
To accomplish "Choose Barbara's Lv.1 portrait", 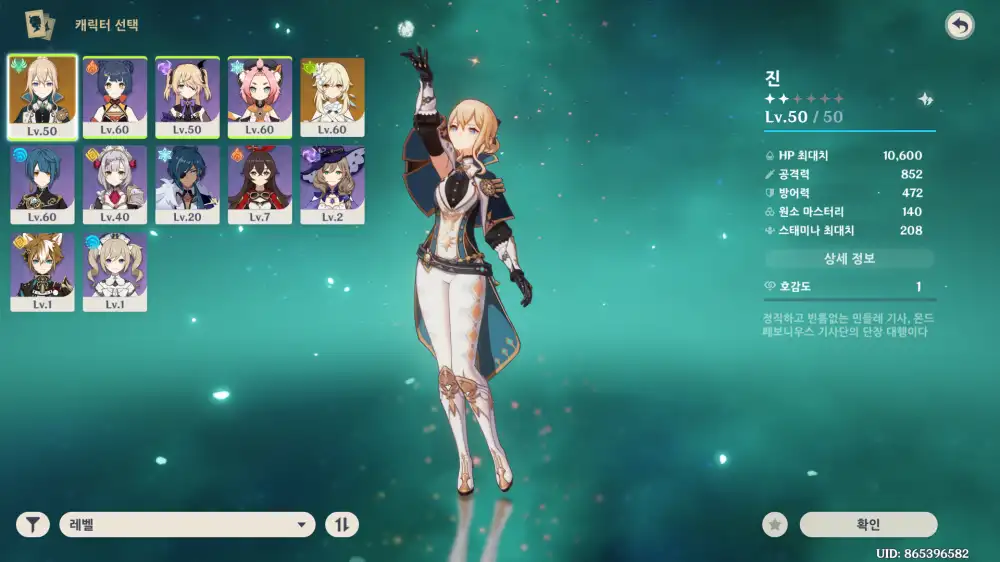I will 115,272.
